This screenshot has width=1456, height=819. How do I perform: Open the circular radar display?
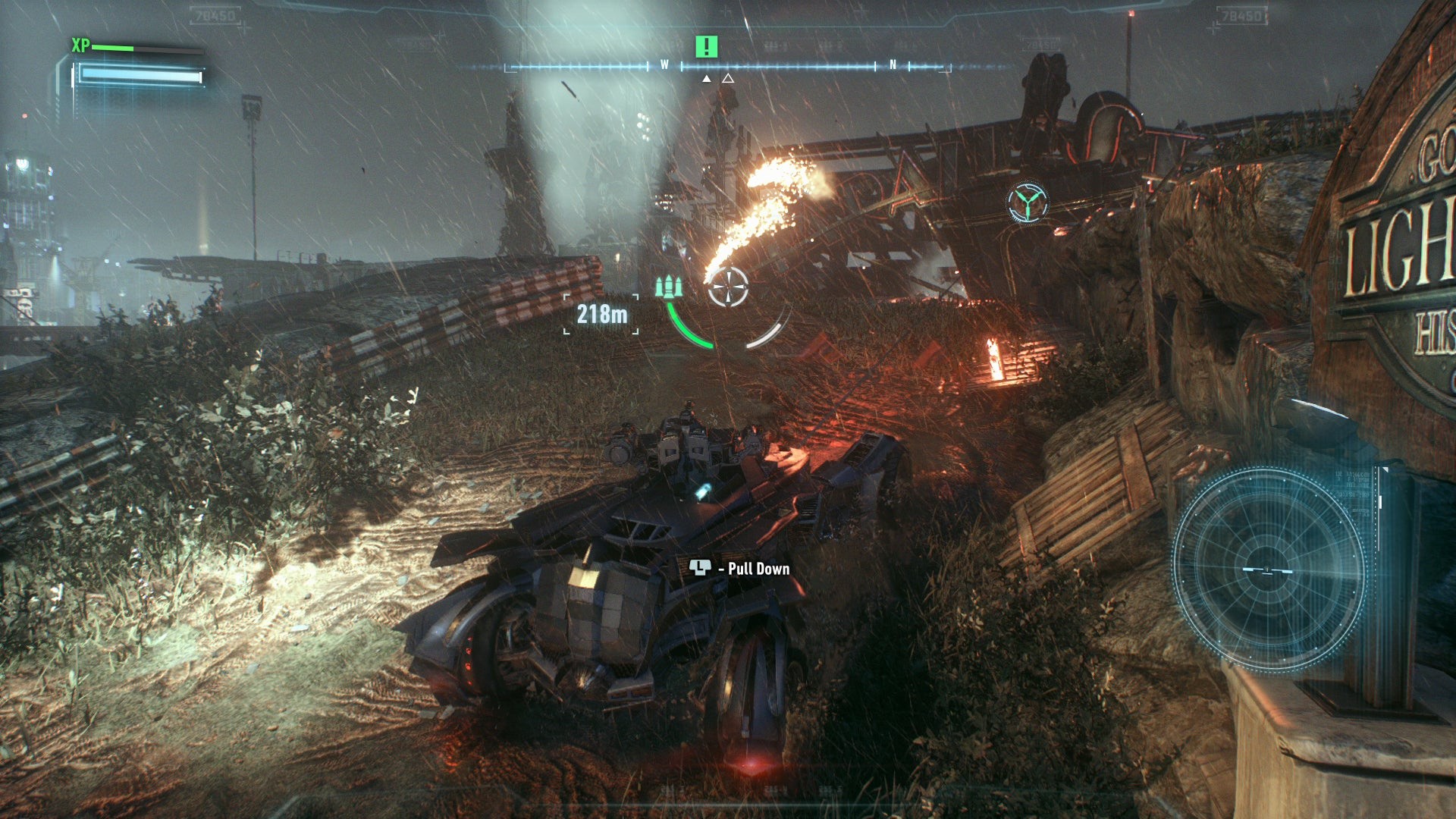tap(1269, 570)
